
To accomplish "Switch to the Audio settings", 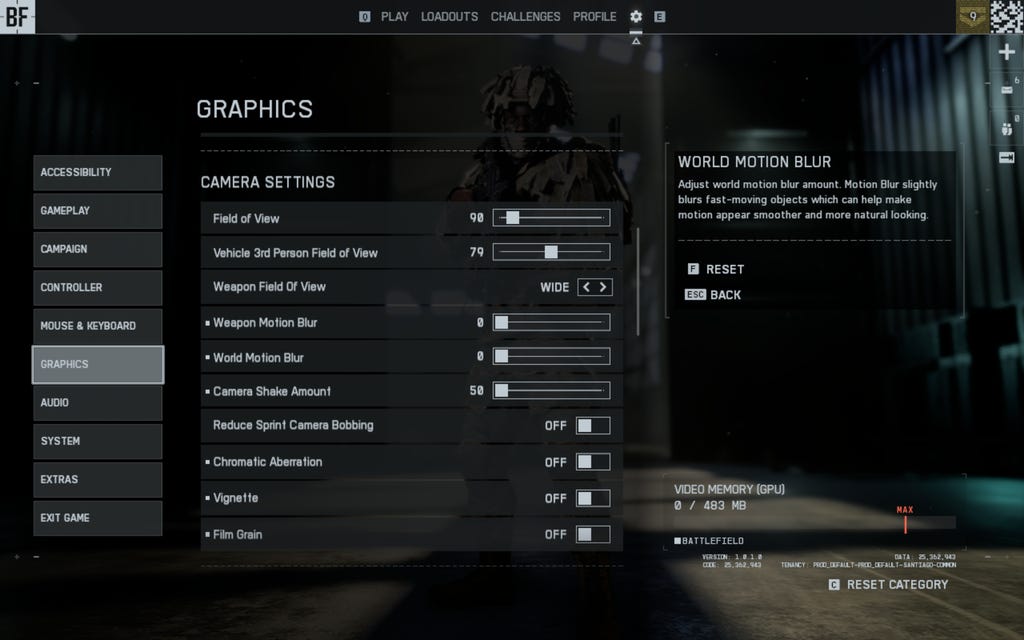I will tap(97, 403).
